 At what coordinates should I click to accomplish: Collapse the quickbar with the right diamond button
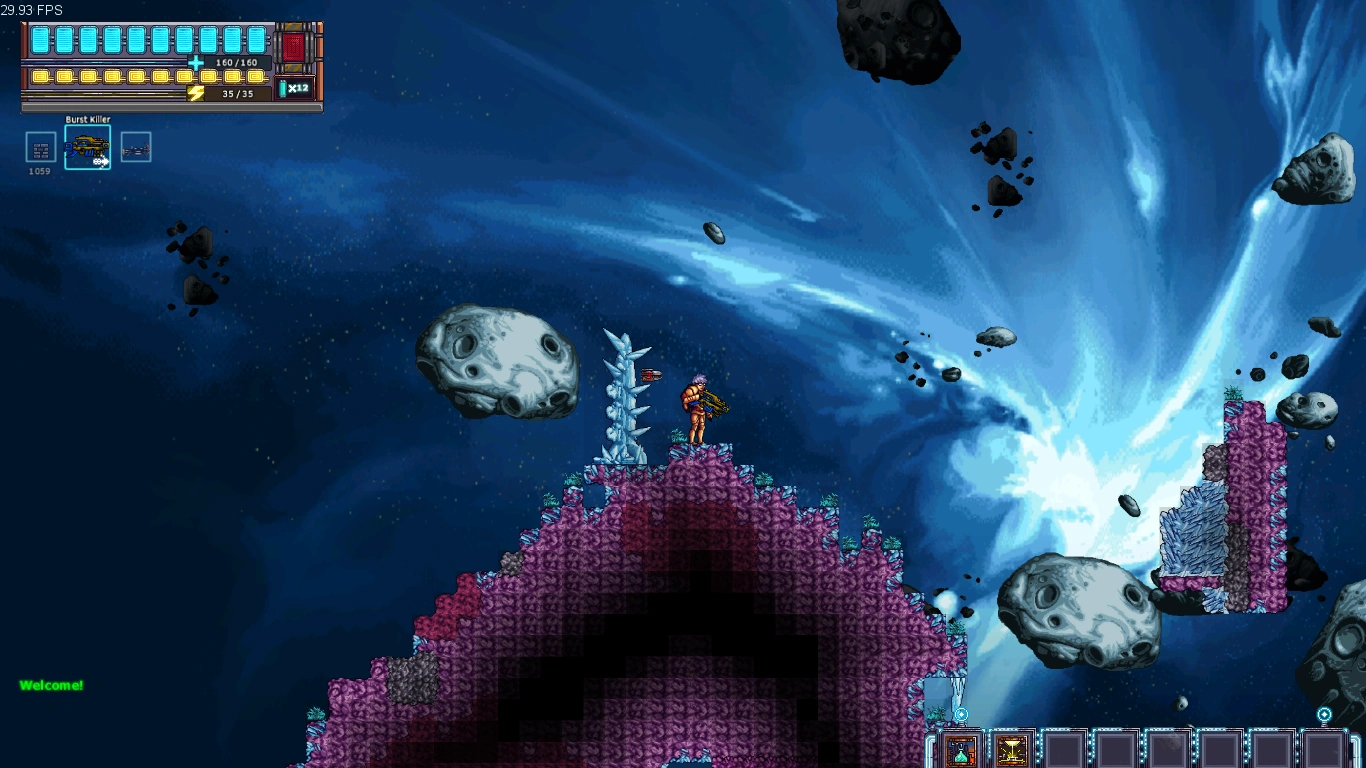1325,713
